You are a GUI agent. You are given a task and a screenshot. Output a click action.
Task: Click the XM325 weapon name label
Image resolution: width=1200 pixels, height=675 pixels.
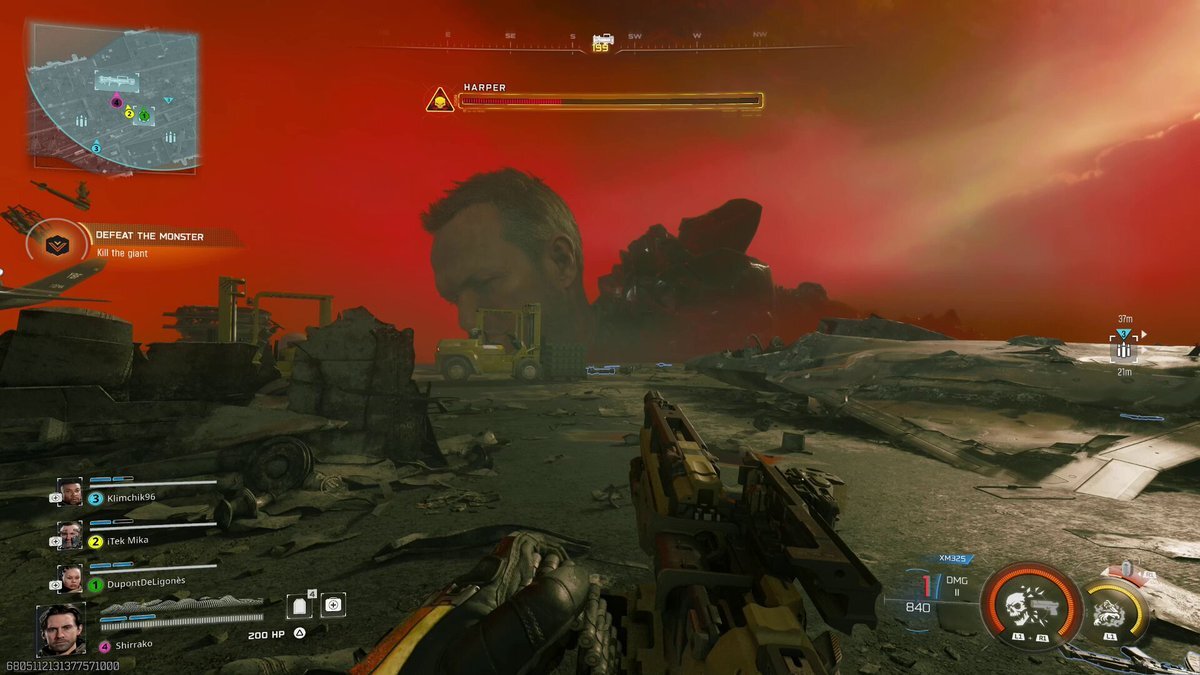955,559
